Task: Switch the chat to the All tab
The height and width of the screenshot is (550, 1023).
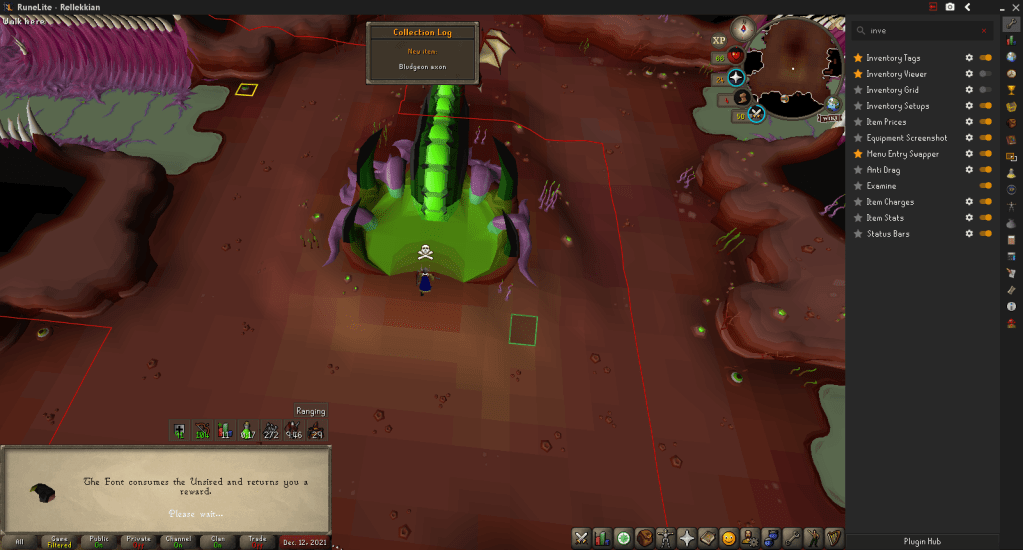Action: (x=19, y=541)
